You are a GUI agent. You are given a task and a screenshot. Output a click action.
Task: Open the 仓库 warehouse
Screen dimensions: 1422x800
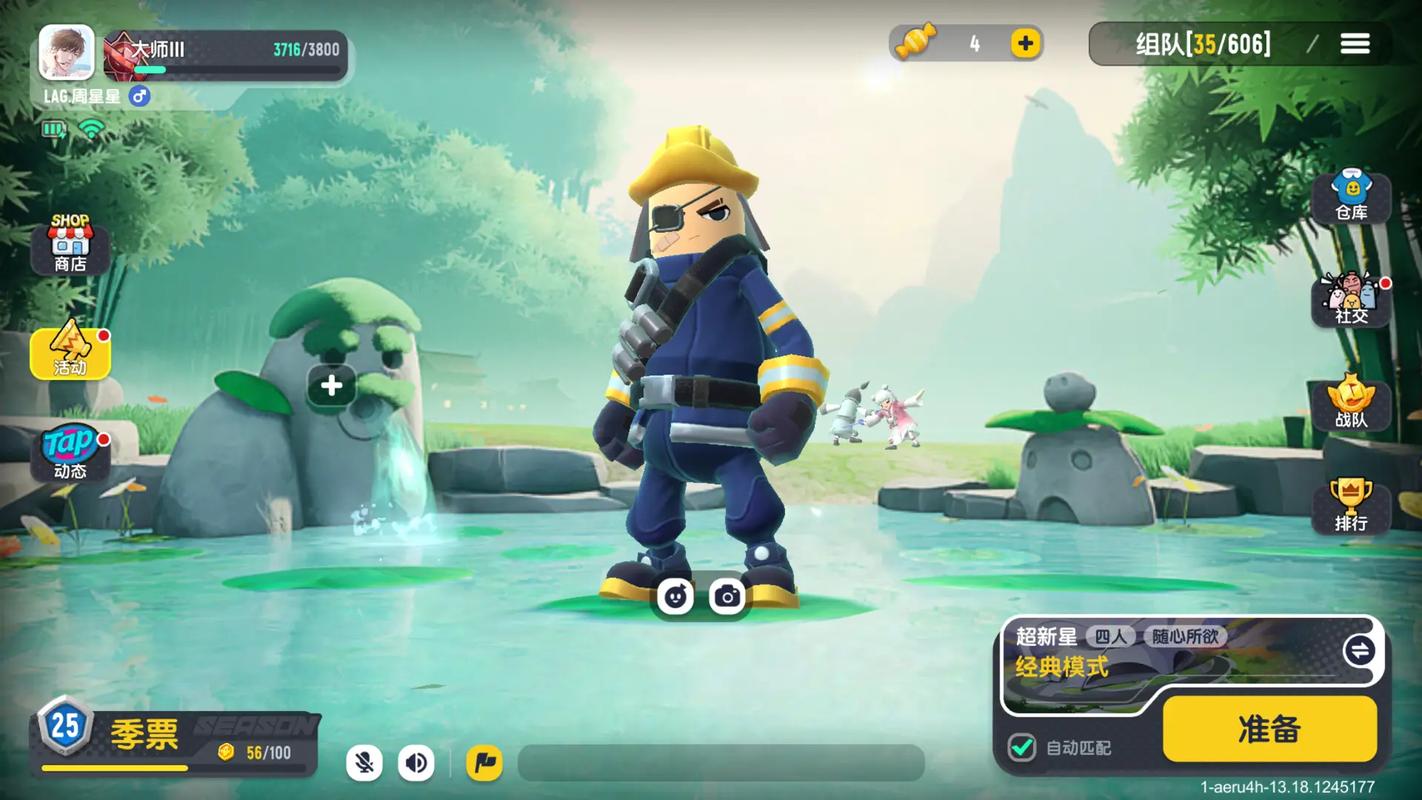coord(1351,196)
